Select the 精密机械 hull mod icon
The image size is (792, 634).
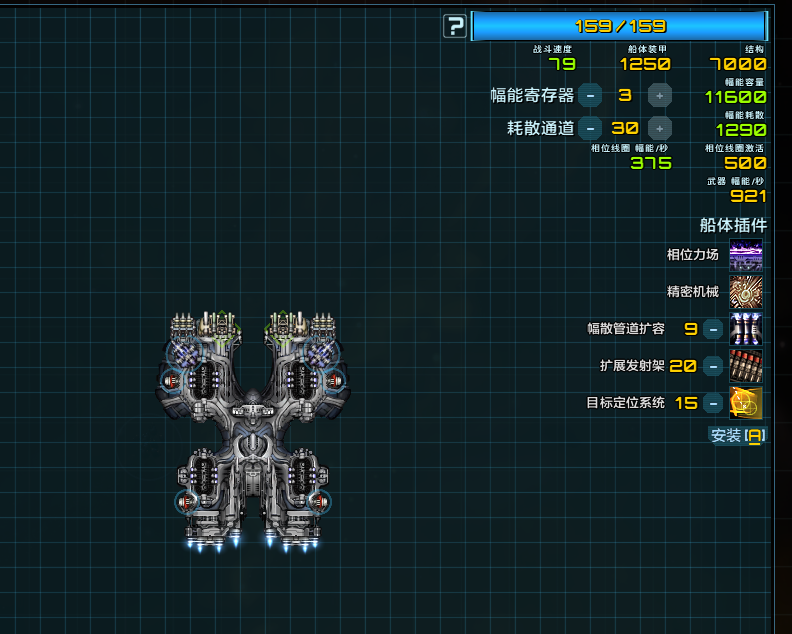pos(745,292)
